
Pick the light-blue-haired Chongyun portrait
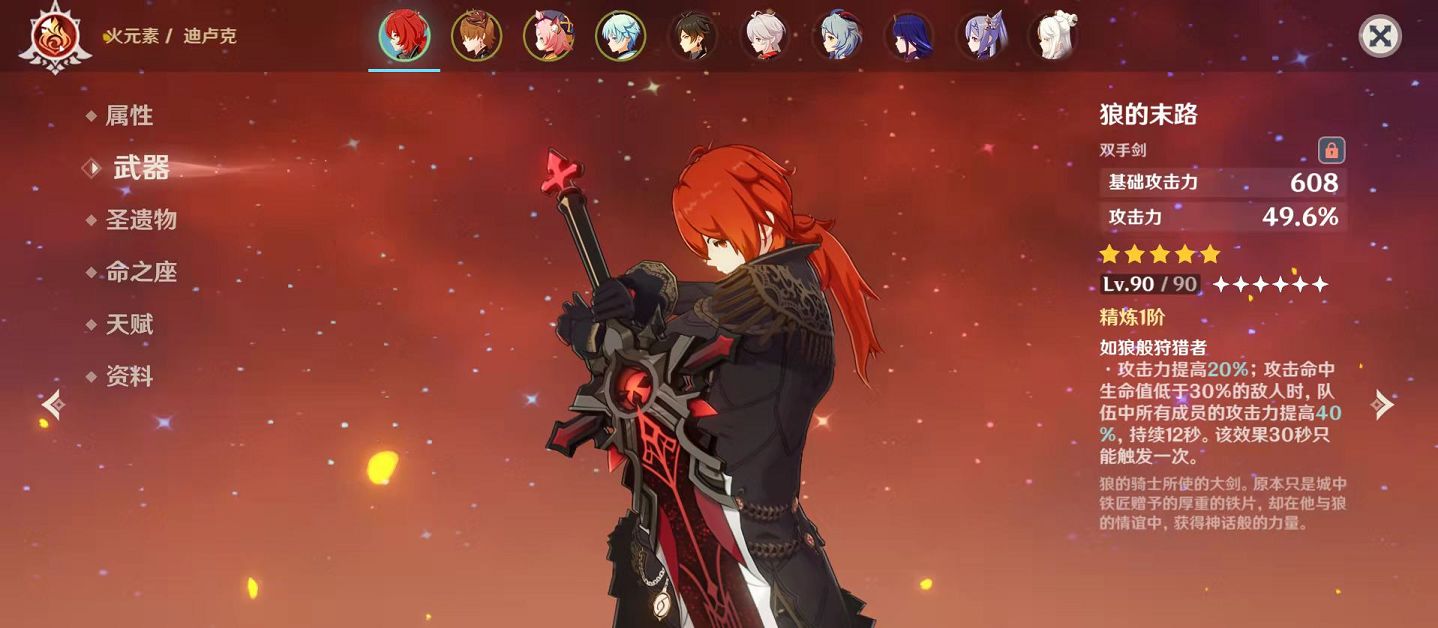pyautogui.click(x=621, y=36)
